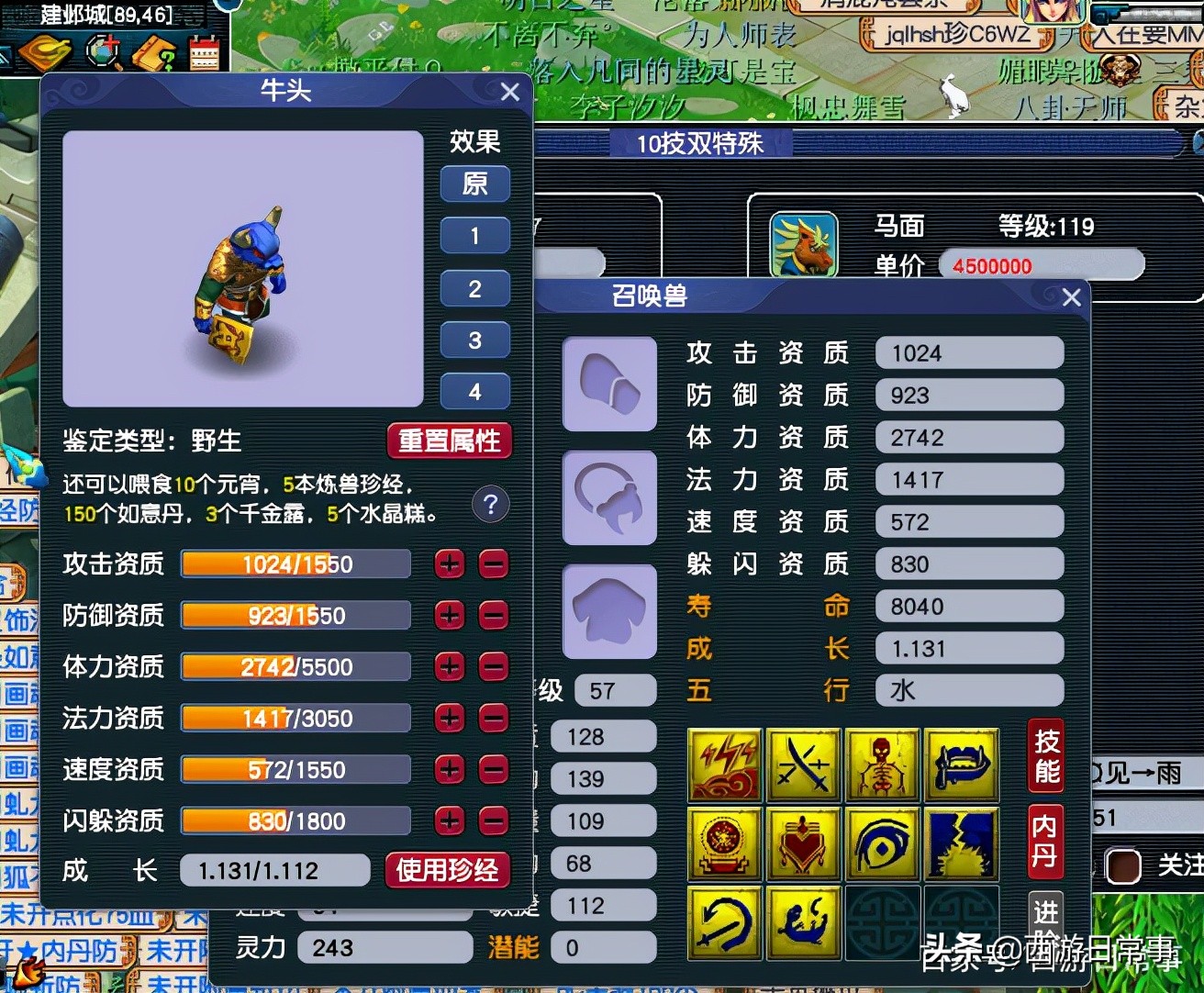The image size is (1204, 993).
Task: Open the 内丹 tab
Action: 1044,840
